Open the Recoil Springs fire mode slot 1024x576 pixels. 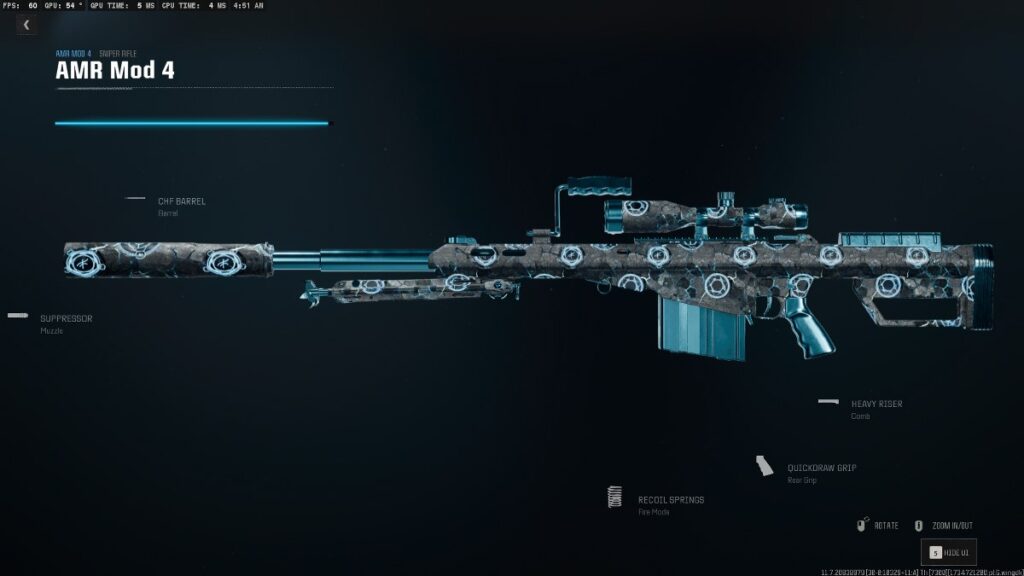point(670,500)
